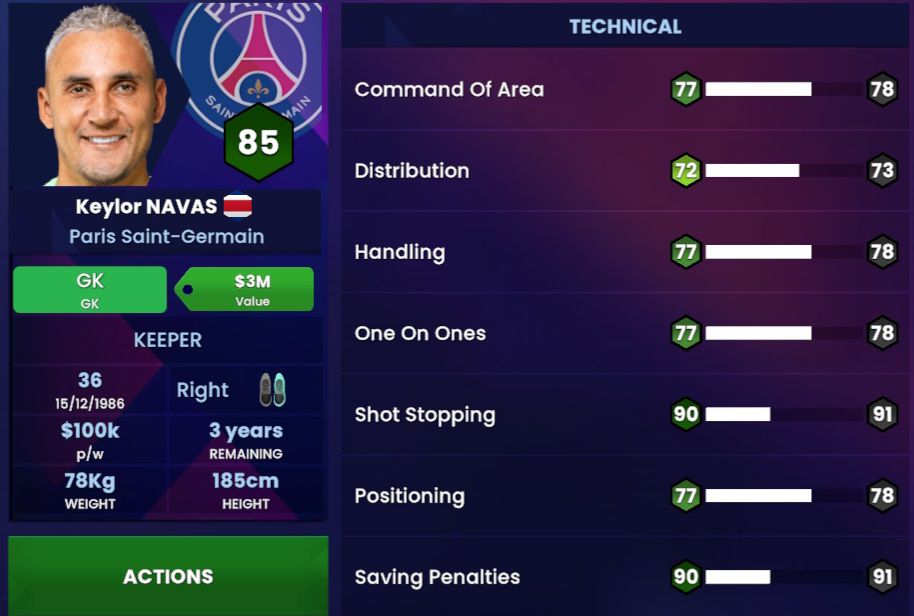The image size is (914, 616).
Task: Select the Distribution attribute row
Action: (625, 171)
